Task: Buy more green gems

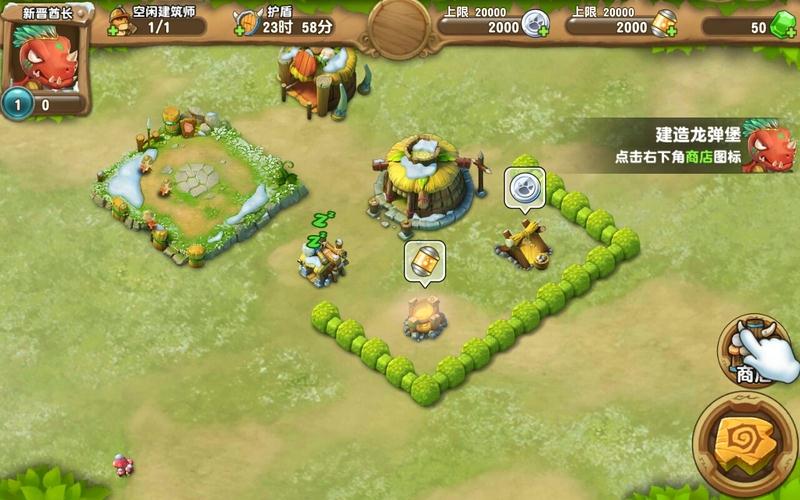Action: 788,29
